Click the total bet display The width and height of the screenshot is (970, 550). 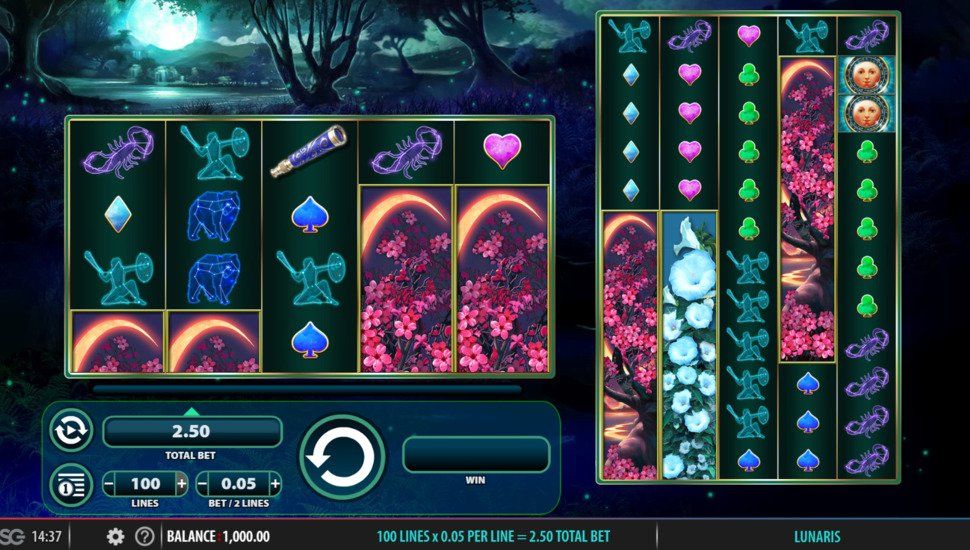192,432
